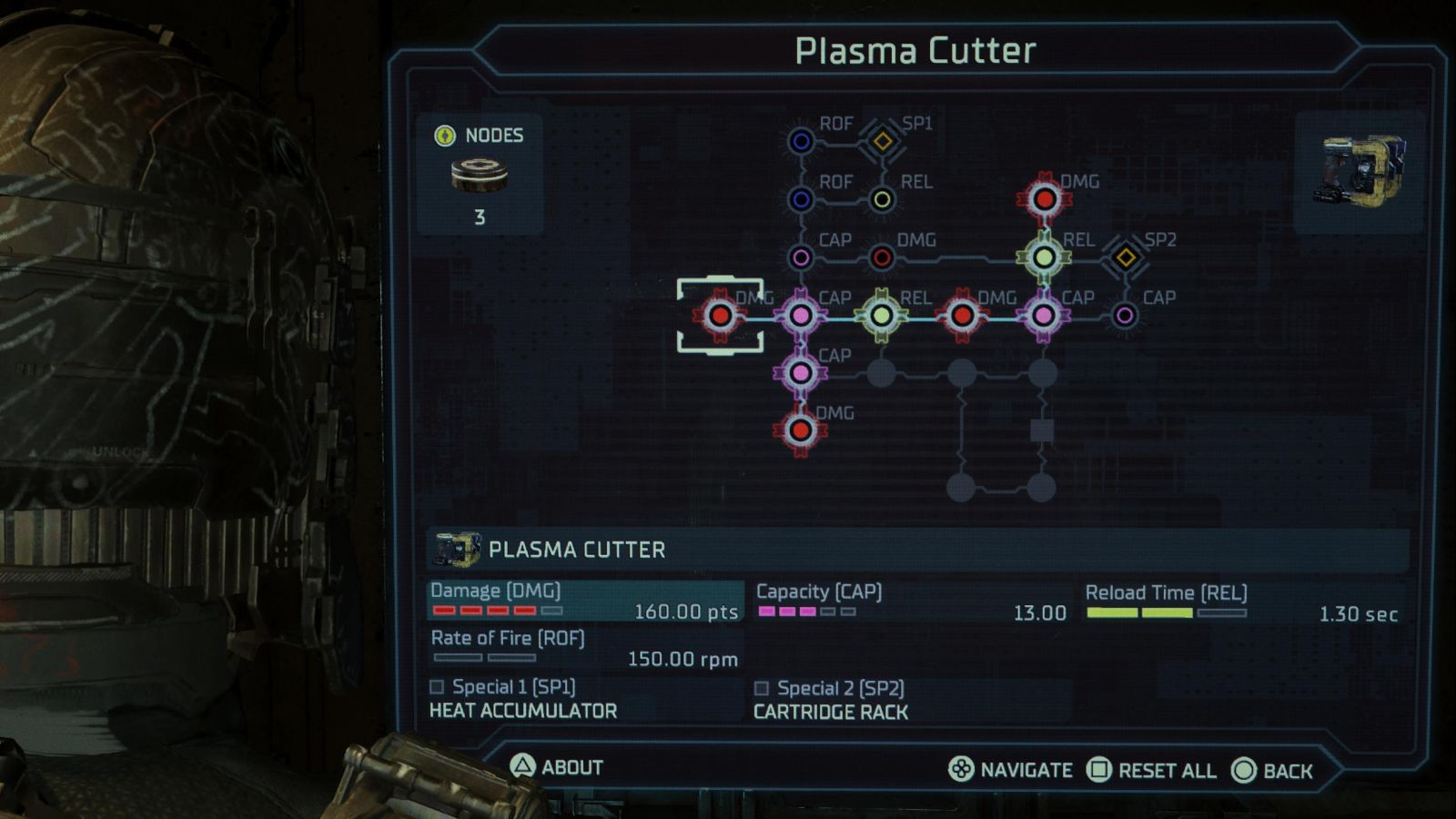Select the DMG node above the lit REL node
The width and height of the screenshot is (1456, 819).
click(1044, 198)
